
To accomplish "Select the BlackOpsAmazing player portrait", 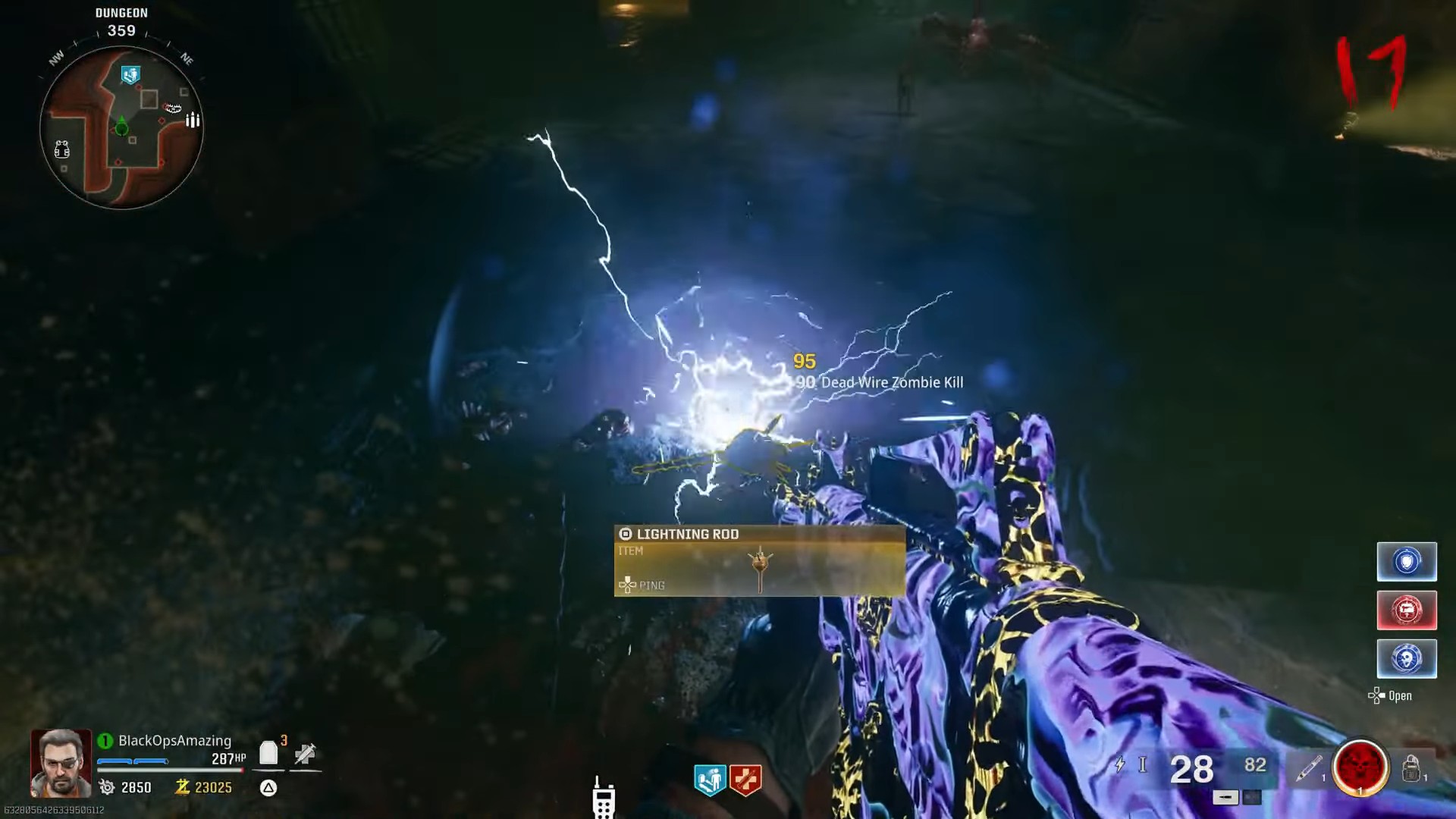I will pos(59,761).
